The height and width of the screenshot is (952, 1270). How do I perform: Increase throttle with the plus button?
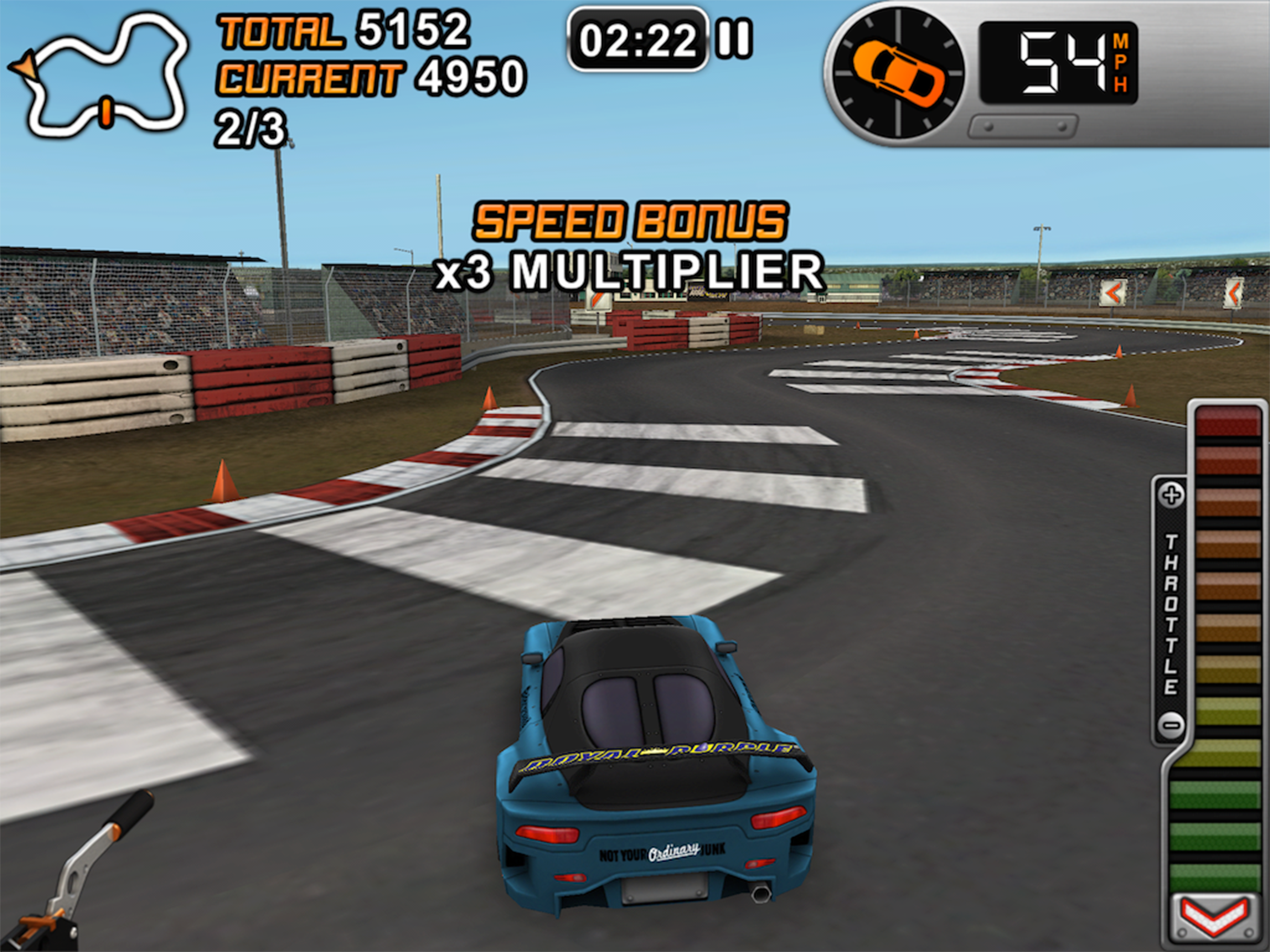point(1171,495)
